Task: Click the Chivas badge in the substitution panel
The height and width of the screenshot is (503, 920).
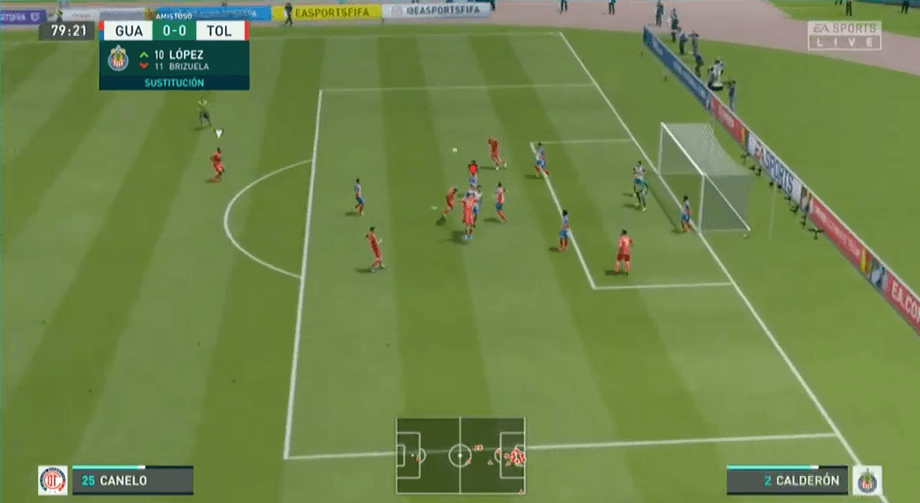Action: pyautogui.click(x=118, y=58)
